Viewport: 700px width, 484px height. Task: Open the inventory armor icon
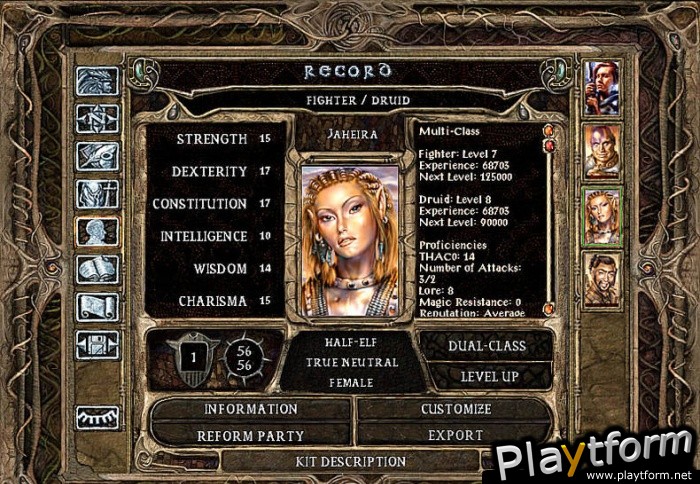[x=97, y=194]
